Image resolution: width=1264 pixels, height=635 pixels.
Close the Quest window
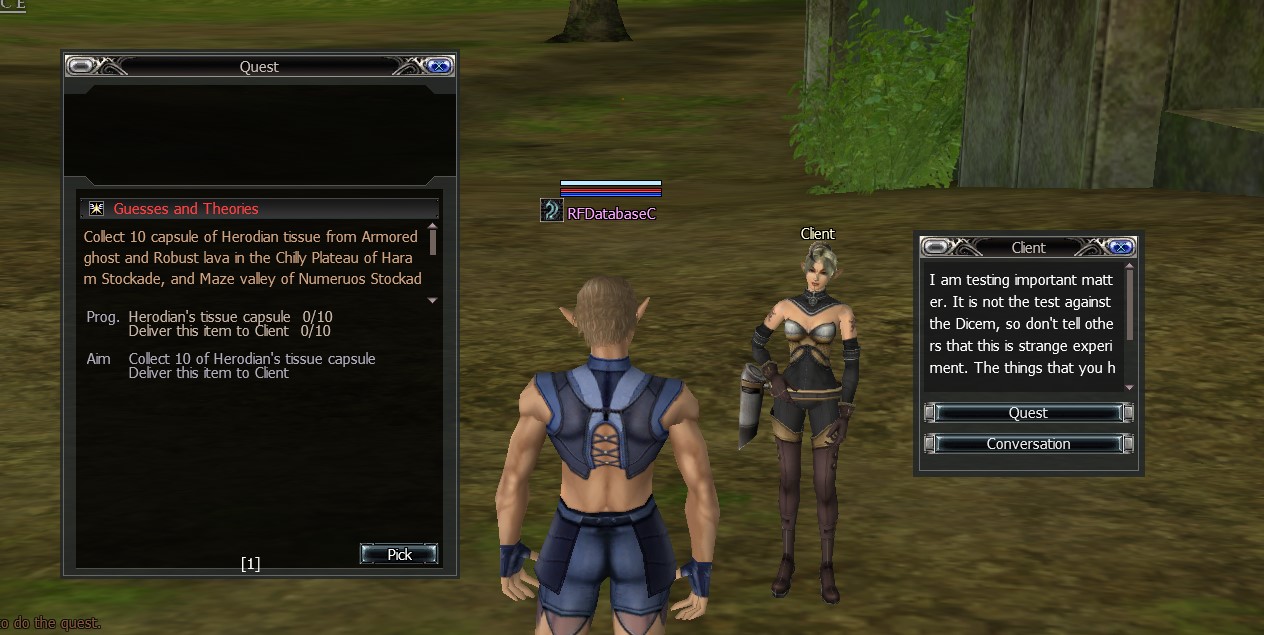point(438,66)
